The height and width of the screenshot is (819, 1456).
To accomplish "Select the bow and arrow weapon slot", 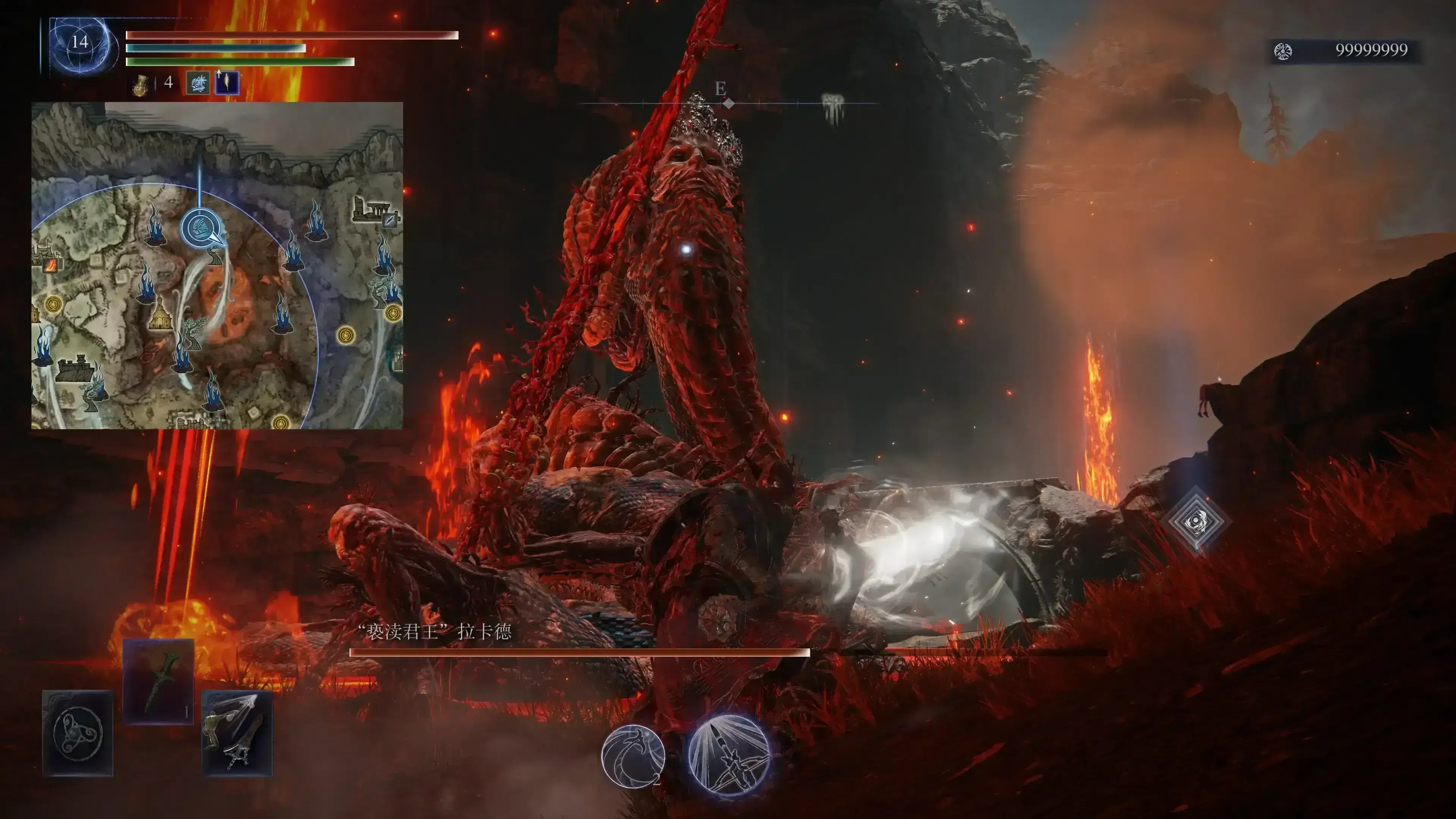I will pyautogui.click(x=237, y=733).
